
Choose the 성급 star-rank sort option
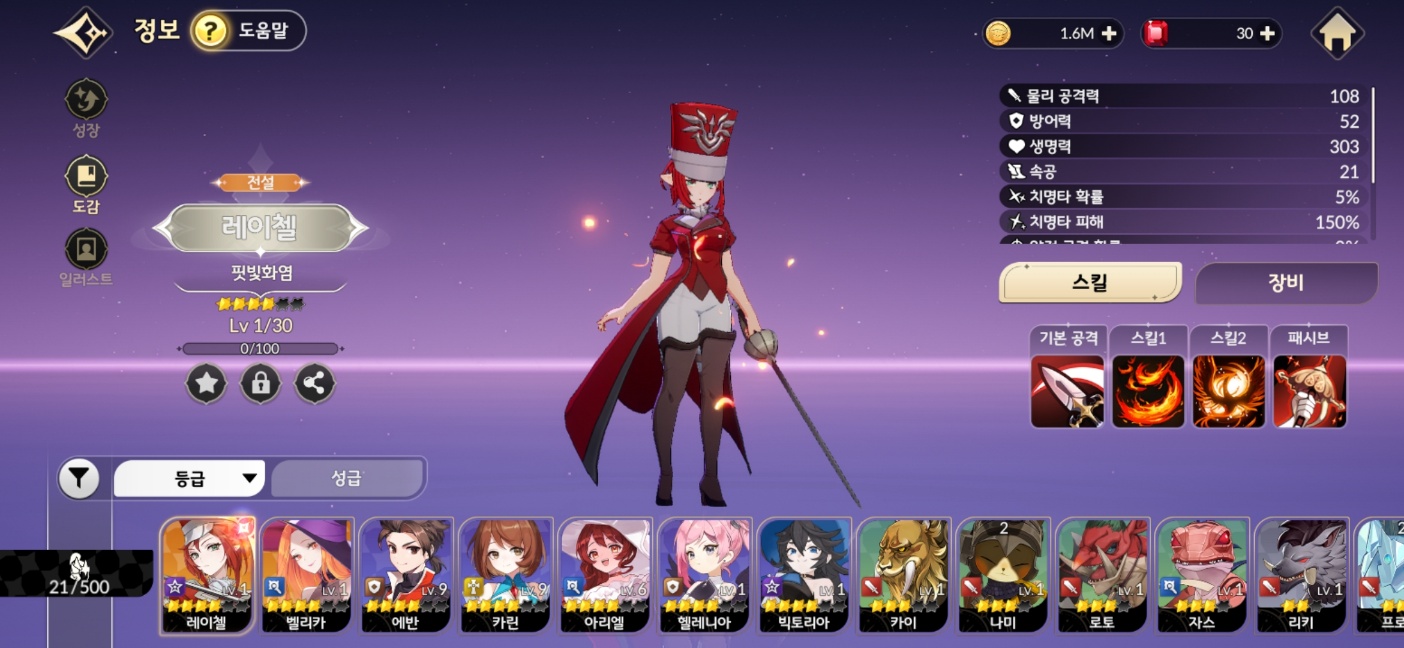click(347, 479)
